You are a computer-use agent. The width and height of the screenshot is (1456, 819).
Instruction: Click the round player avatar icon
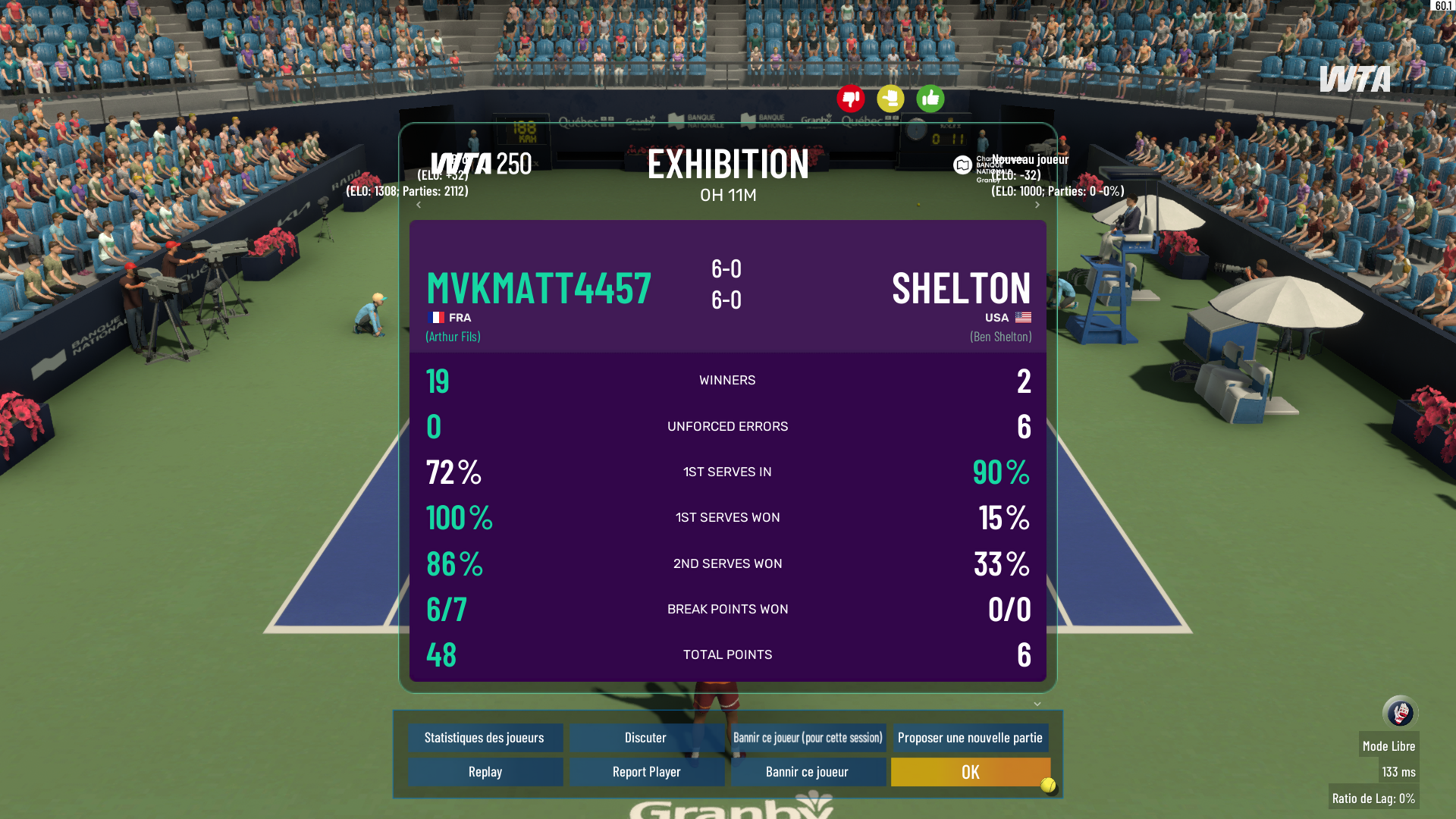pyautogui.click(x=1399, y=713)
